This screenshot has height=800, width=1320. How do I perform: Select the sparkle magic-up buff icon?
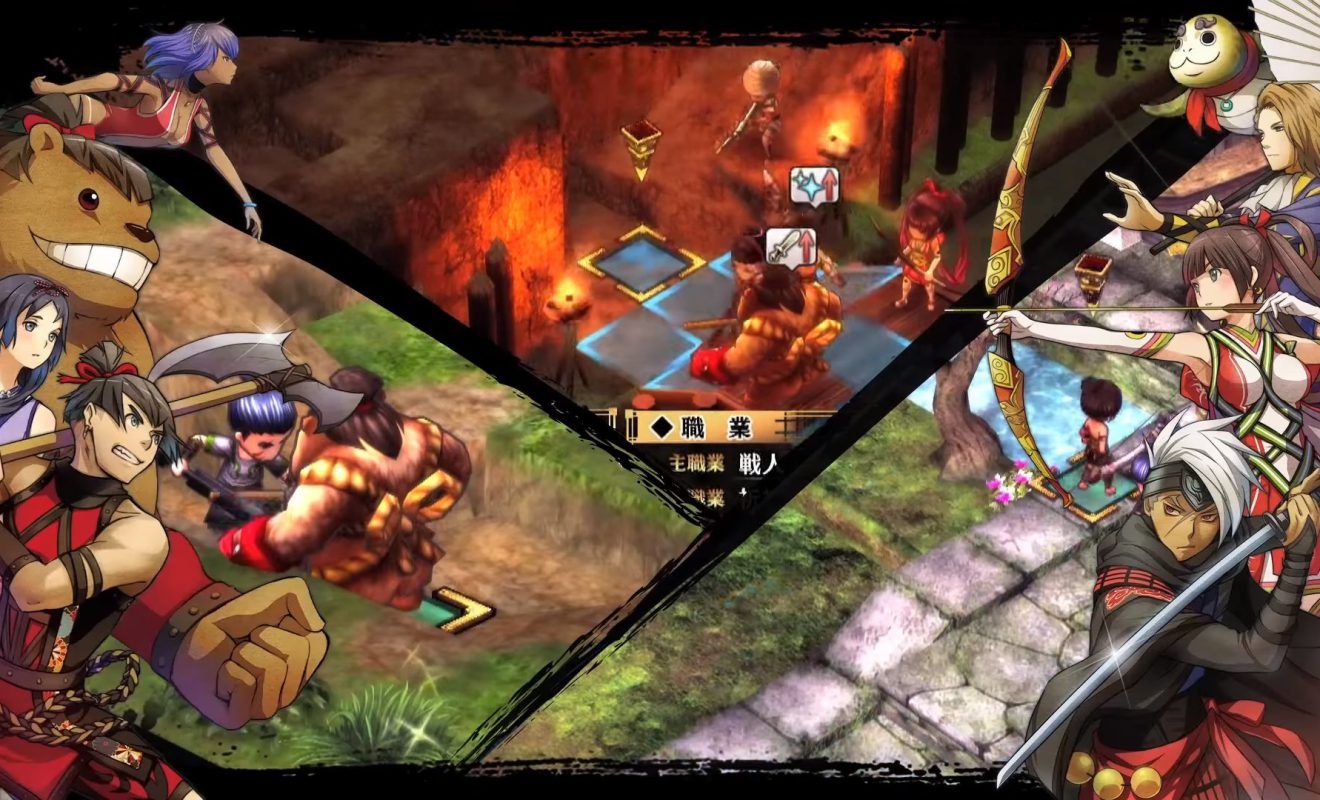(x=815, y=185)
